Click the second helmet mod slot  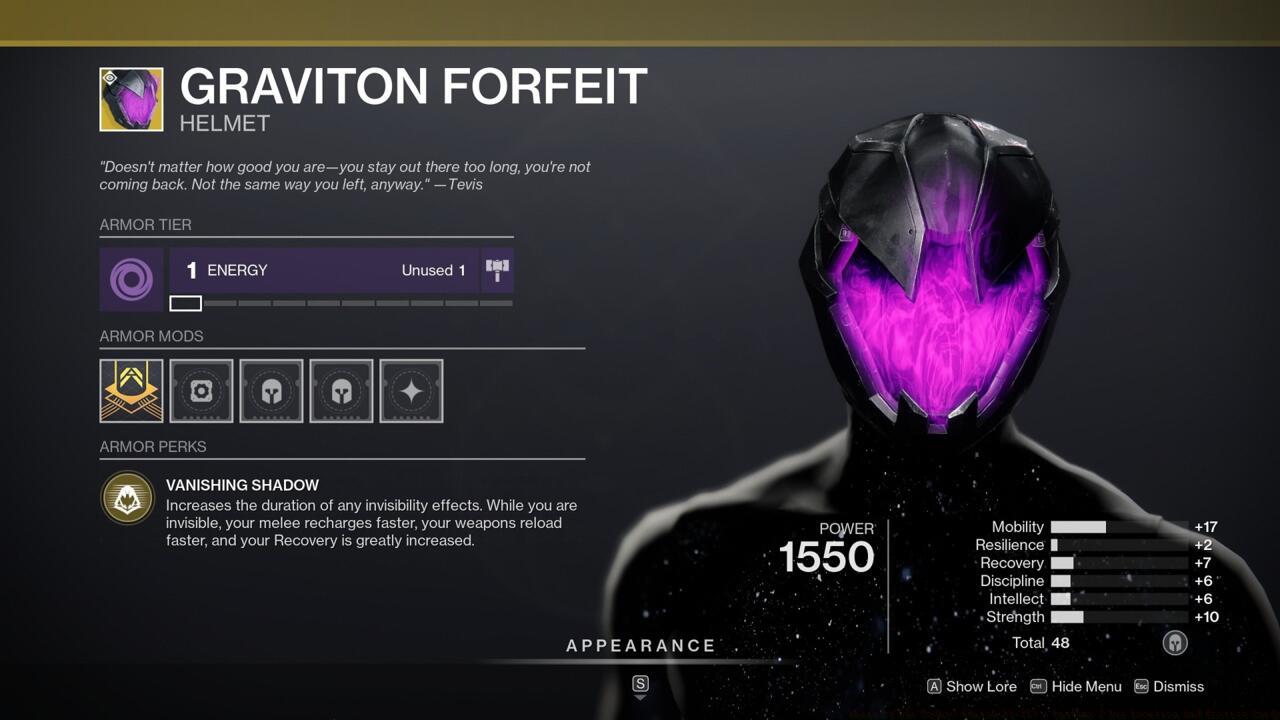341,390
